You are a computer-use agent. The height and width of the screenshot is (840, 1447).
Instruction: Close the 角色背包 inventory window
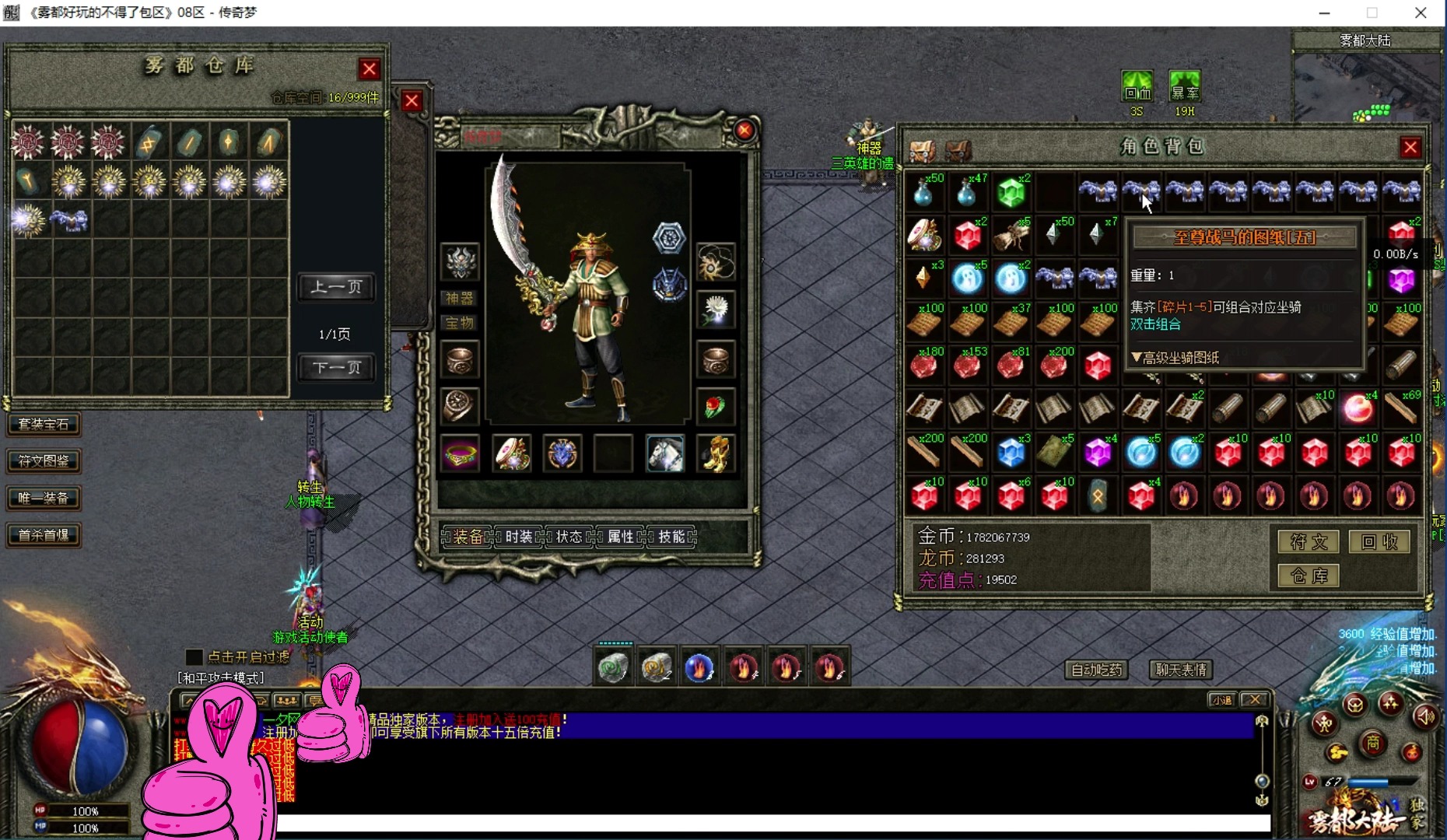1410,147
